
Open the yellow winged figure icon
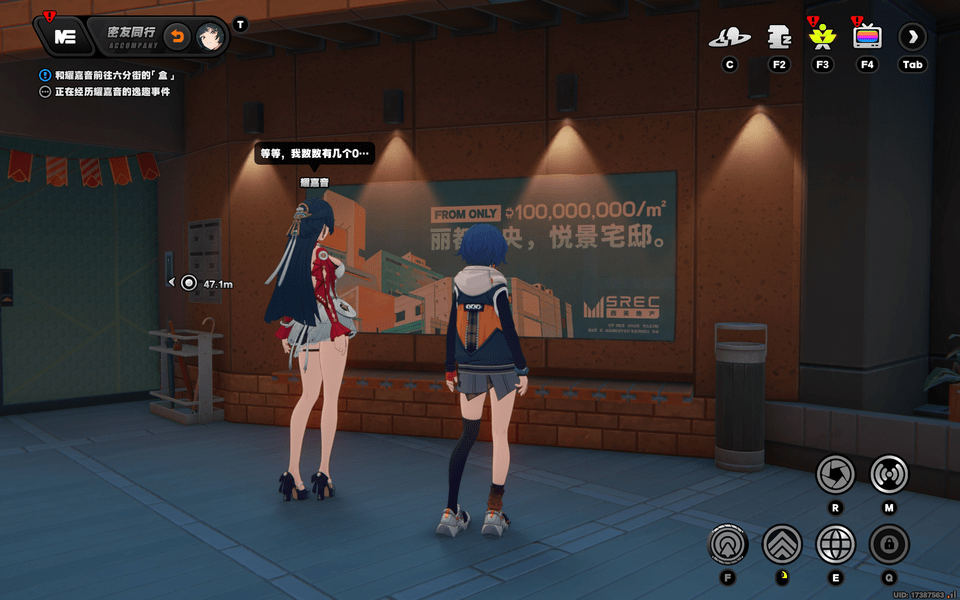point(822,38)
